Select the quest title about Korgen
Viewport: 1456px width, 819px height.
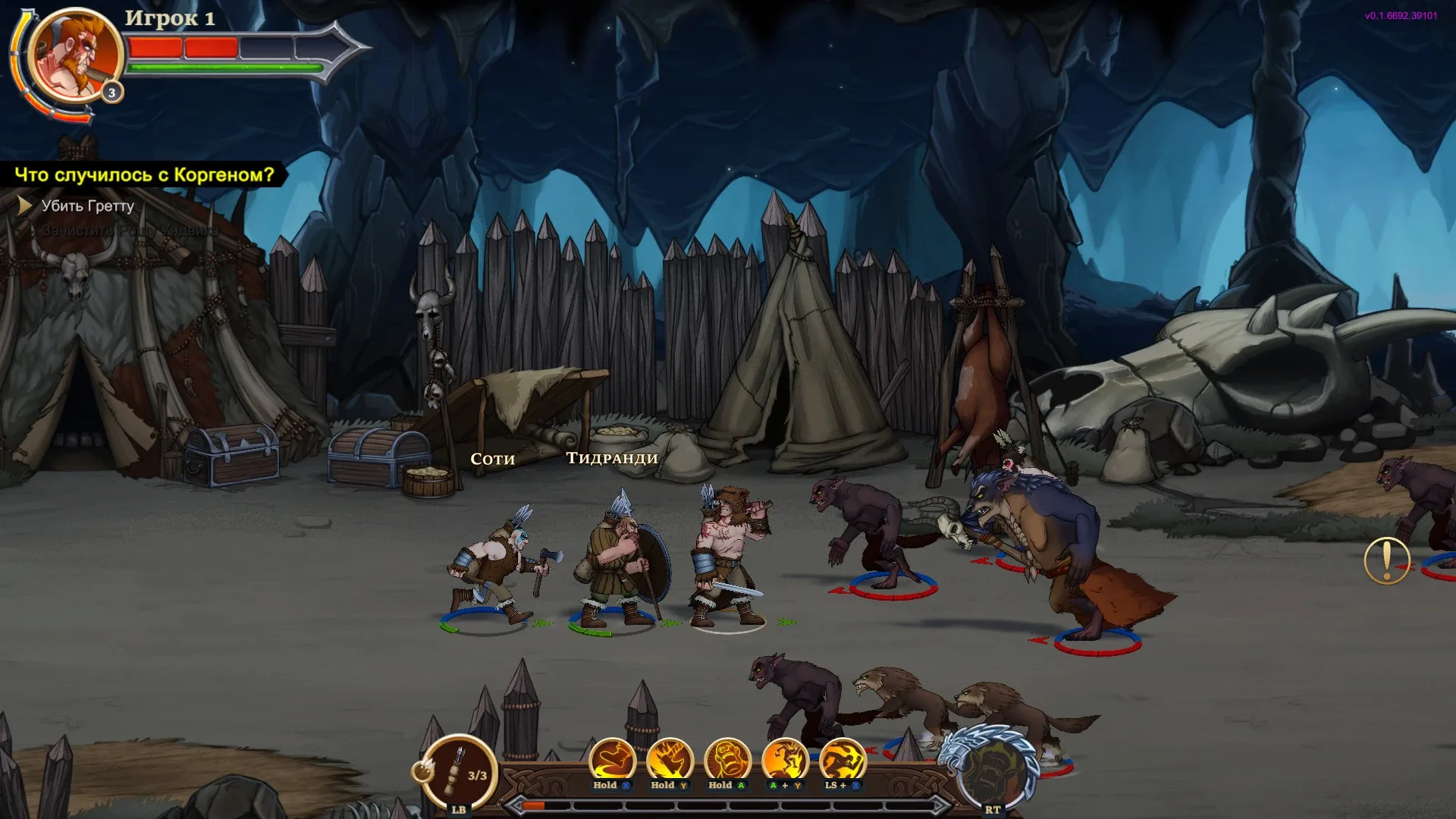click(x=144, y=174)
